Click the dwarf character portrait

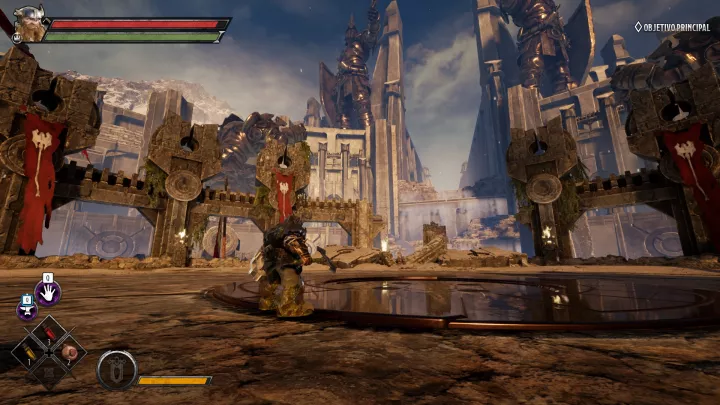pos(31,24)
